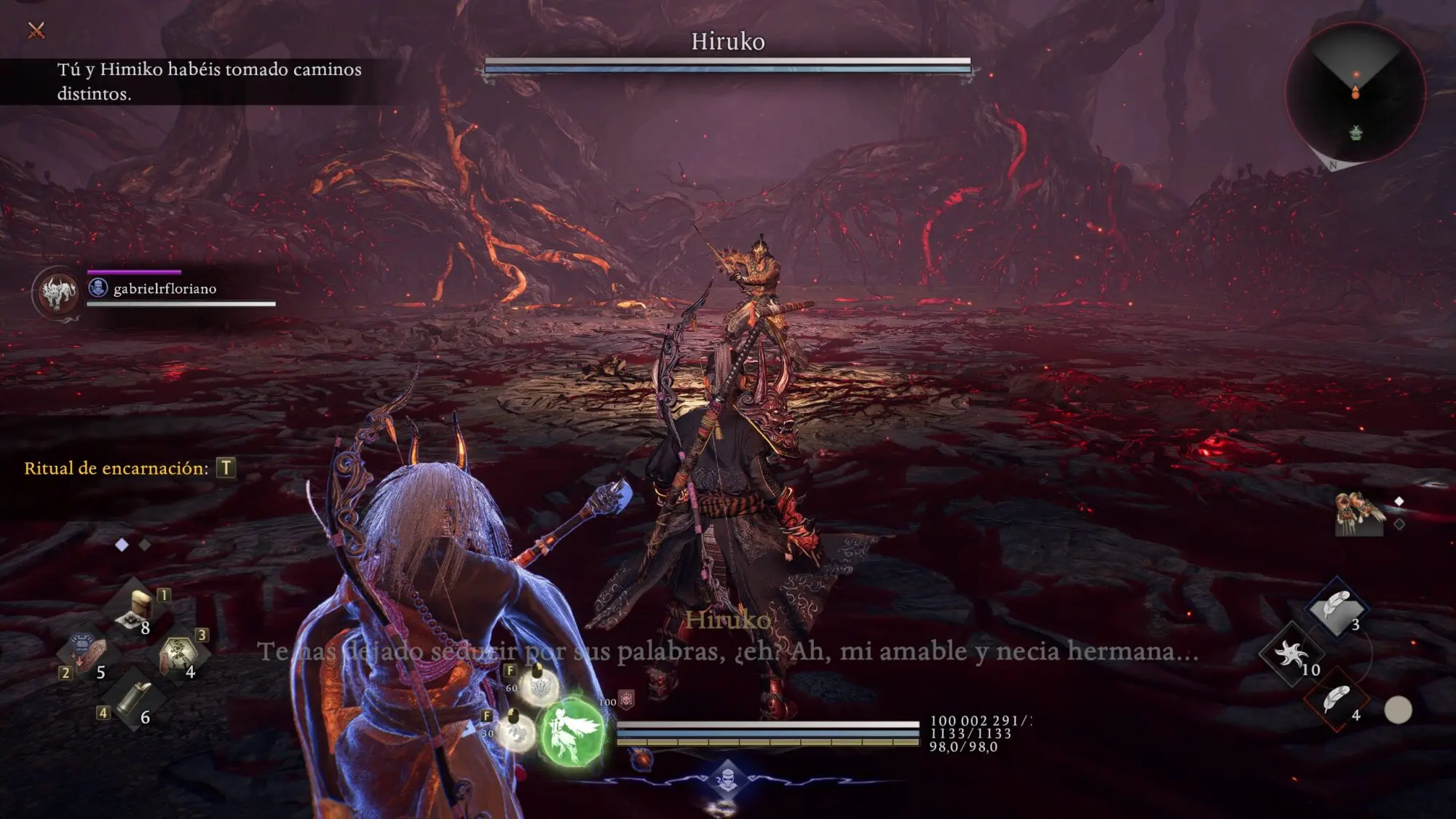The height and width of the screenshot is (819, 1456).
Task: Select the shuriken slot with 10 left
Action: (1291, 654)
